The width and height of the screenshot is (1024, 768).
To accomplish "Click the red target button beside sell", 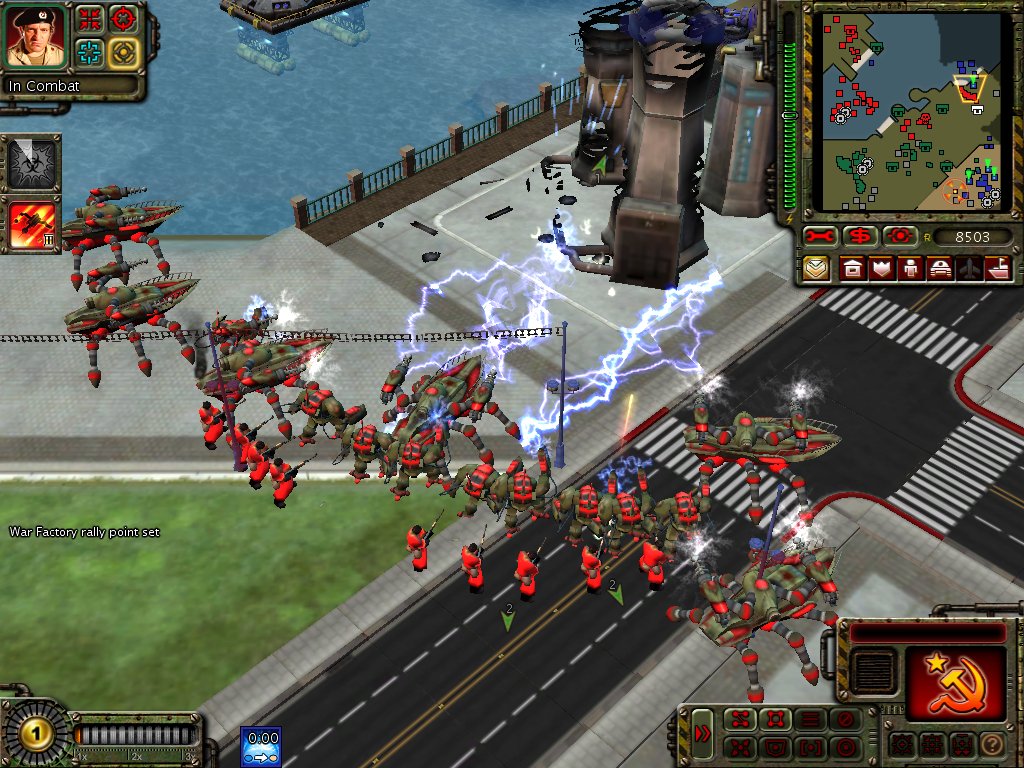I will pos(899,237).
